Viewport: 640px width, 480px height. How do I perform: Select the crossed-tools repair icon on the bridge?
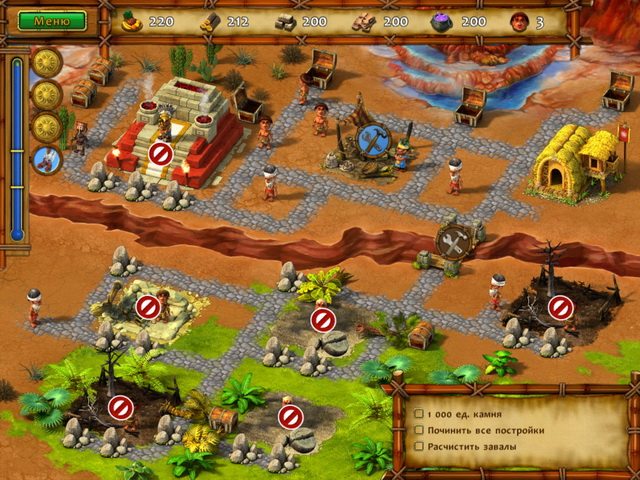coord(453,241)
